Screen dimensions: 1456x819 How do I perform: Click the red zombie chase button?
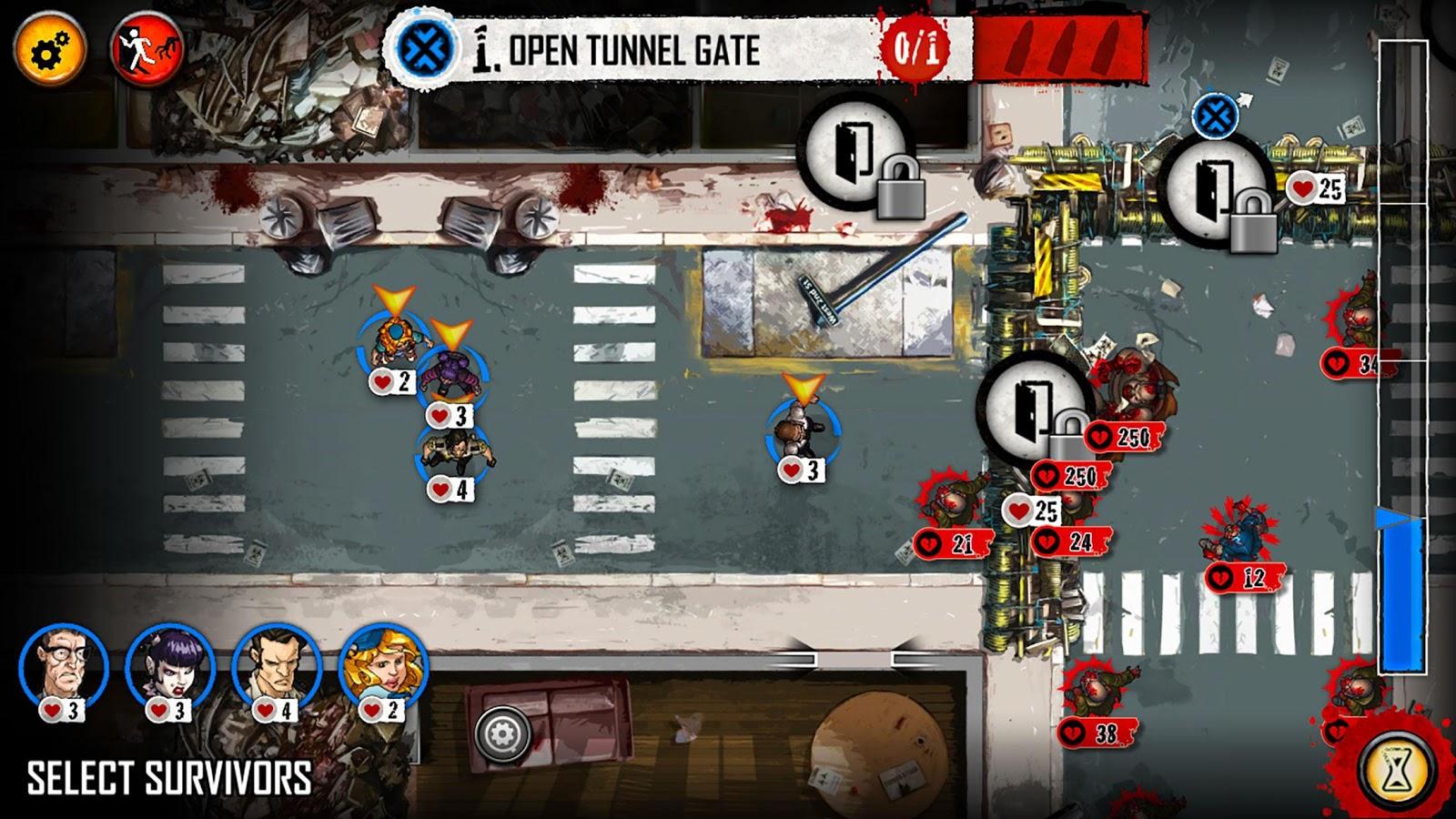147,51
